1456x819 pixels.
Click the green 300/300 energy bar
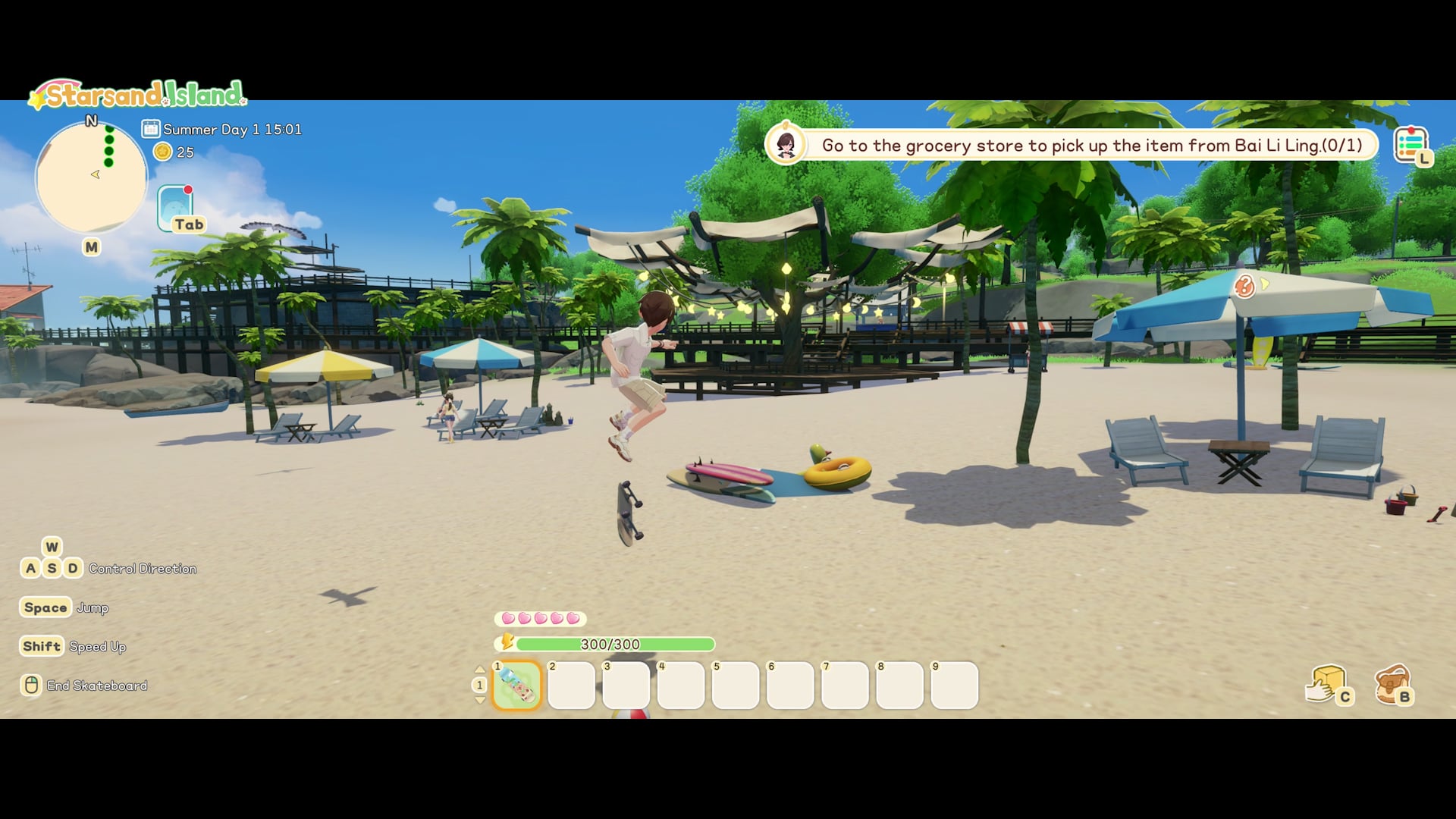coord(616,644)
